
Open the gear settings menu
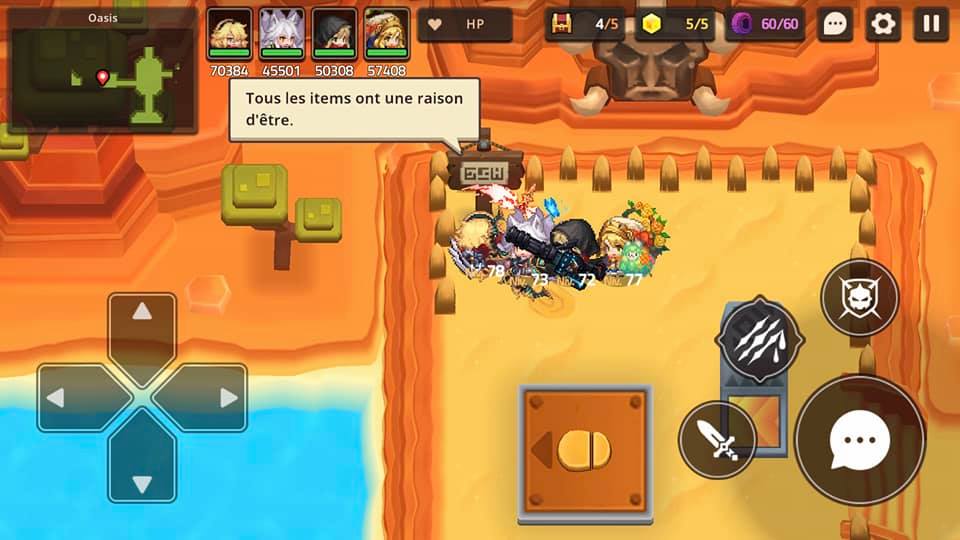pyautogui.click(x=883, y=25)
